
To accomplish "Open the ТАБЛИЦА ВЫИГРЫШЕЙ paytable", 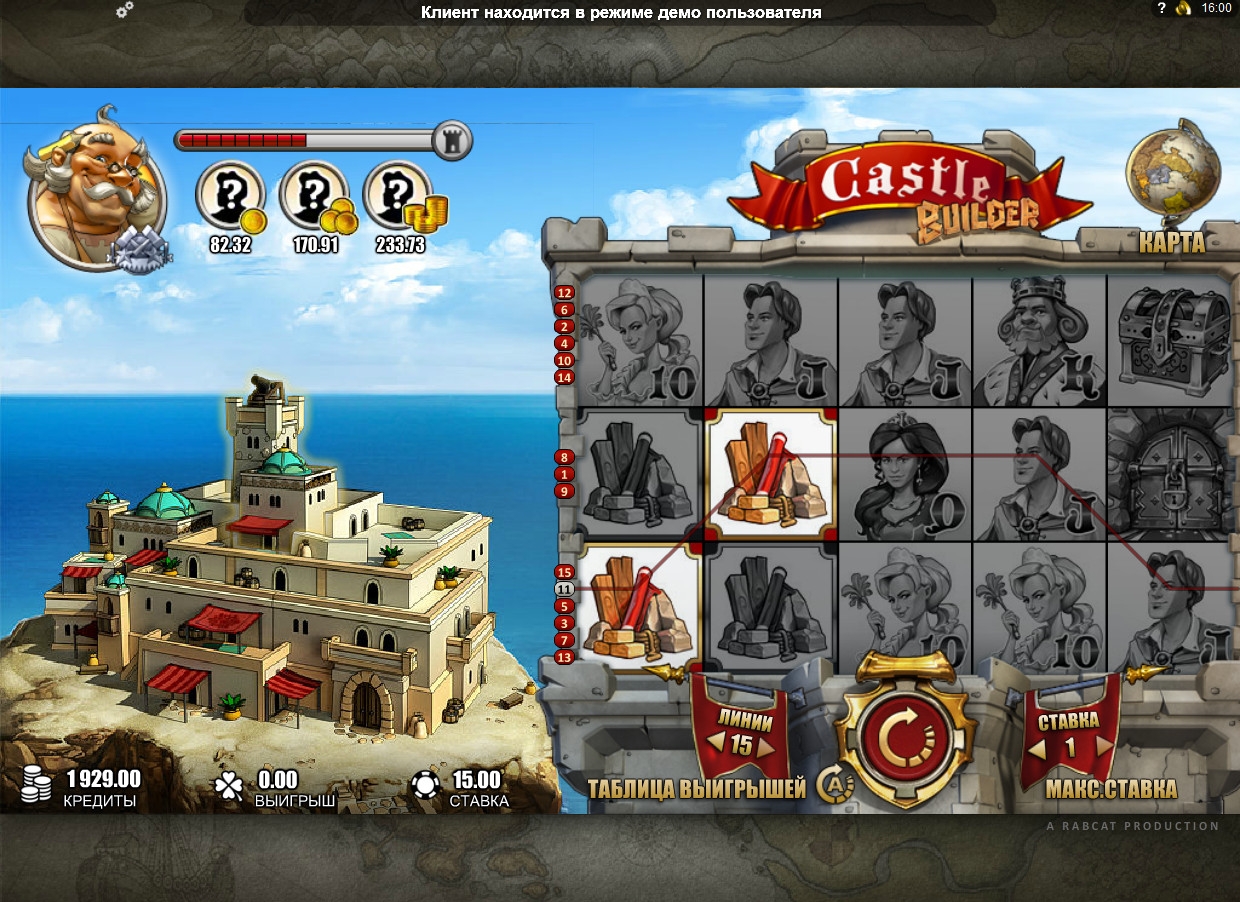I will [x=696, y=789].
